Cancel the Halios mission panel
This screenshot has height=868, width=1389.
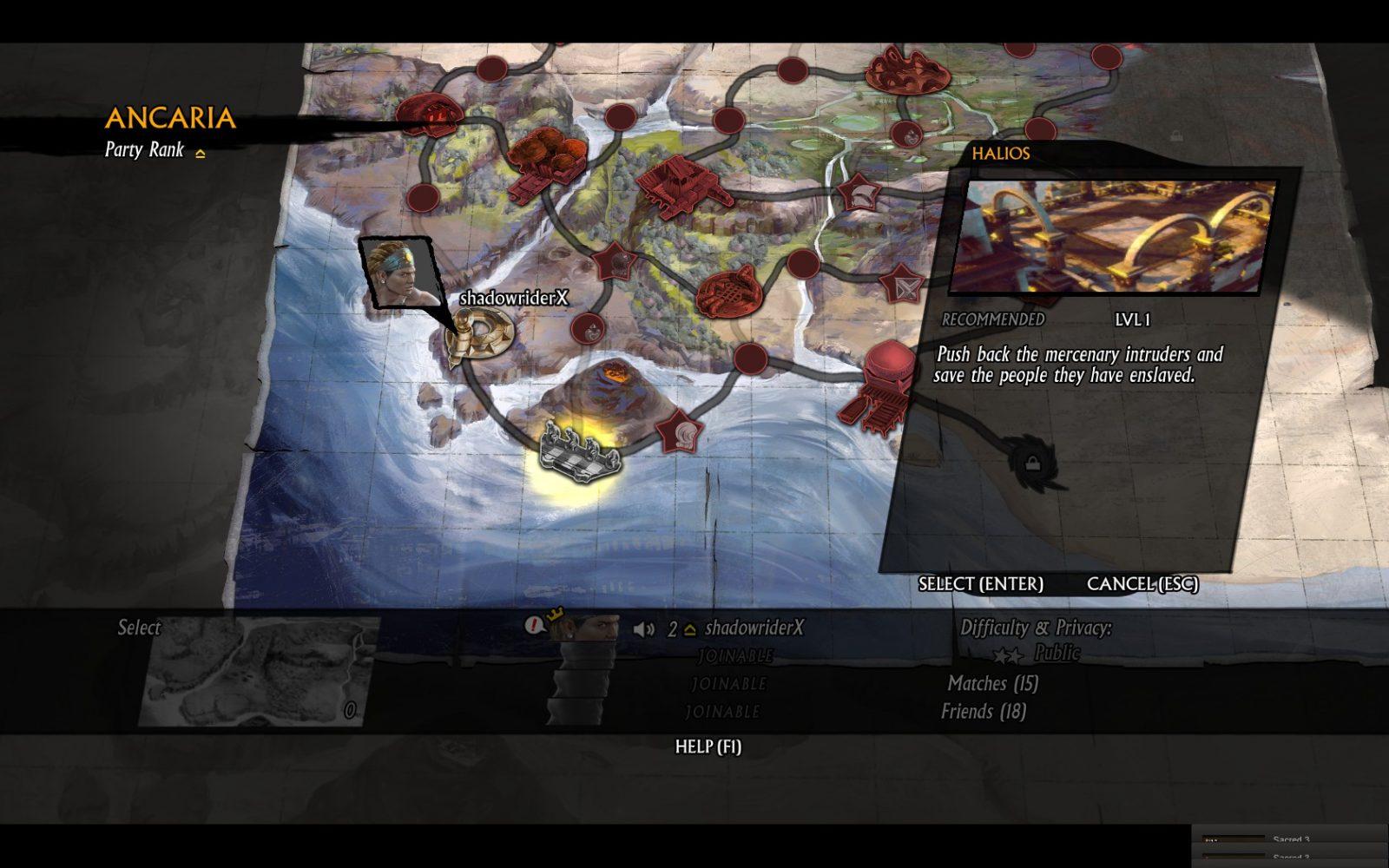[1142, 584]
